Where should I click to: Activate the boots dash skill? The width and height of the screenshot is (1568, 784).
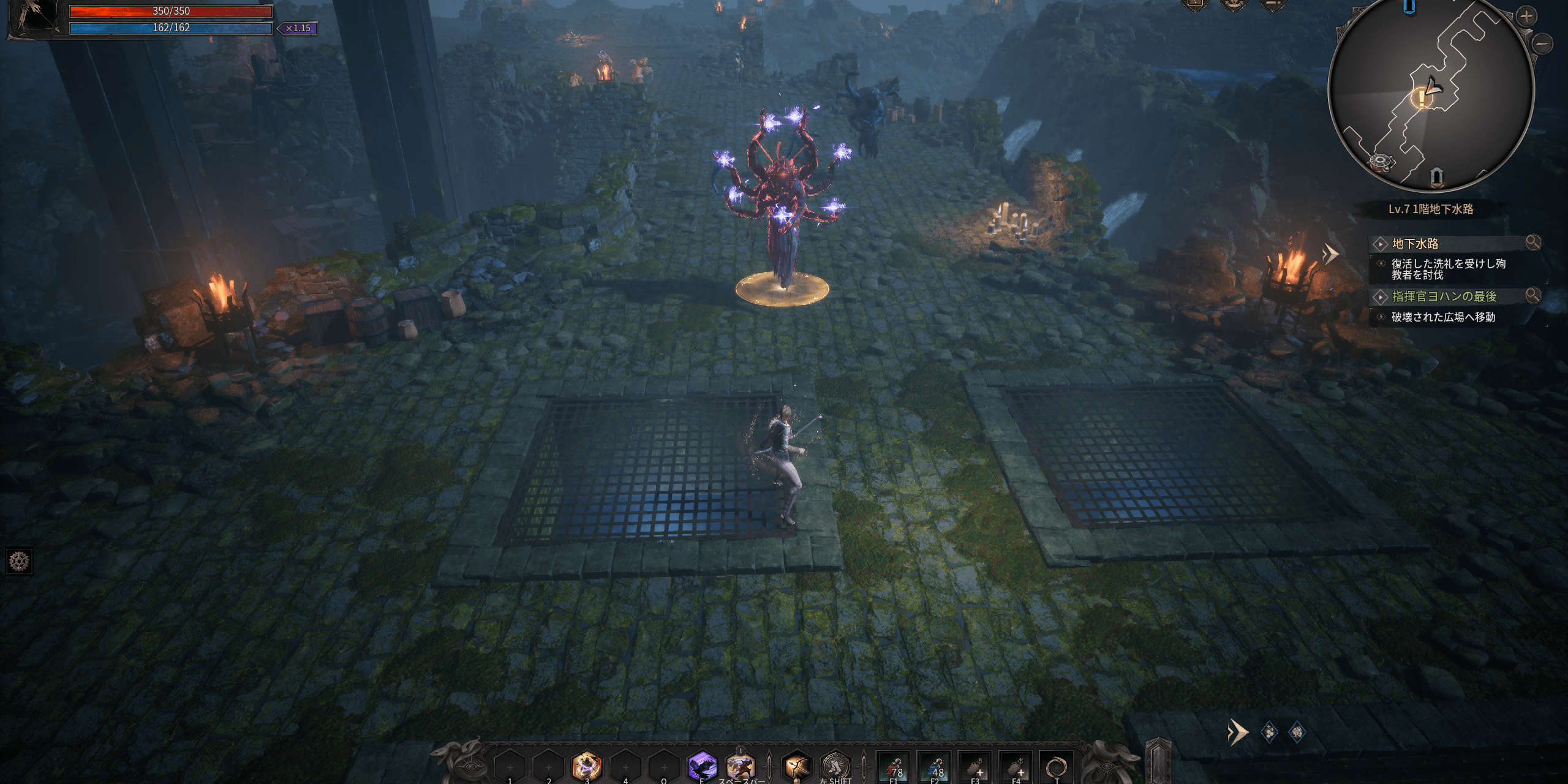point(835,766)
